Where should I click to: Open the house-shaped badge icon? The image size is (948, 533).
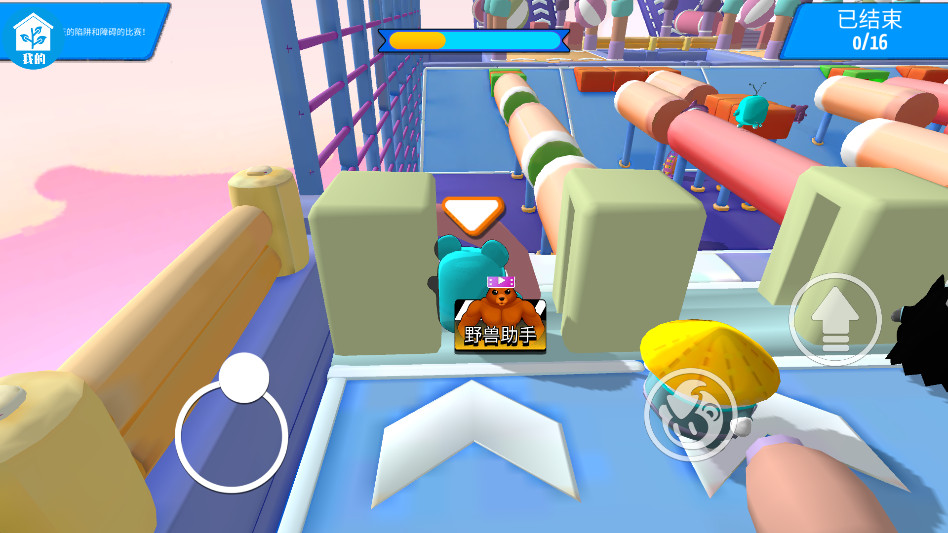pos(33,39)
